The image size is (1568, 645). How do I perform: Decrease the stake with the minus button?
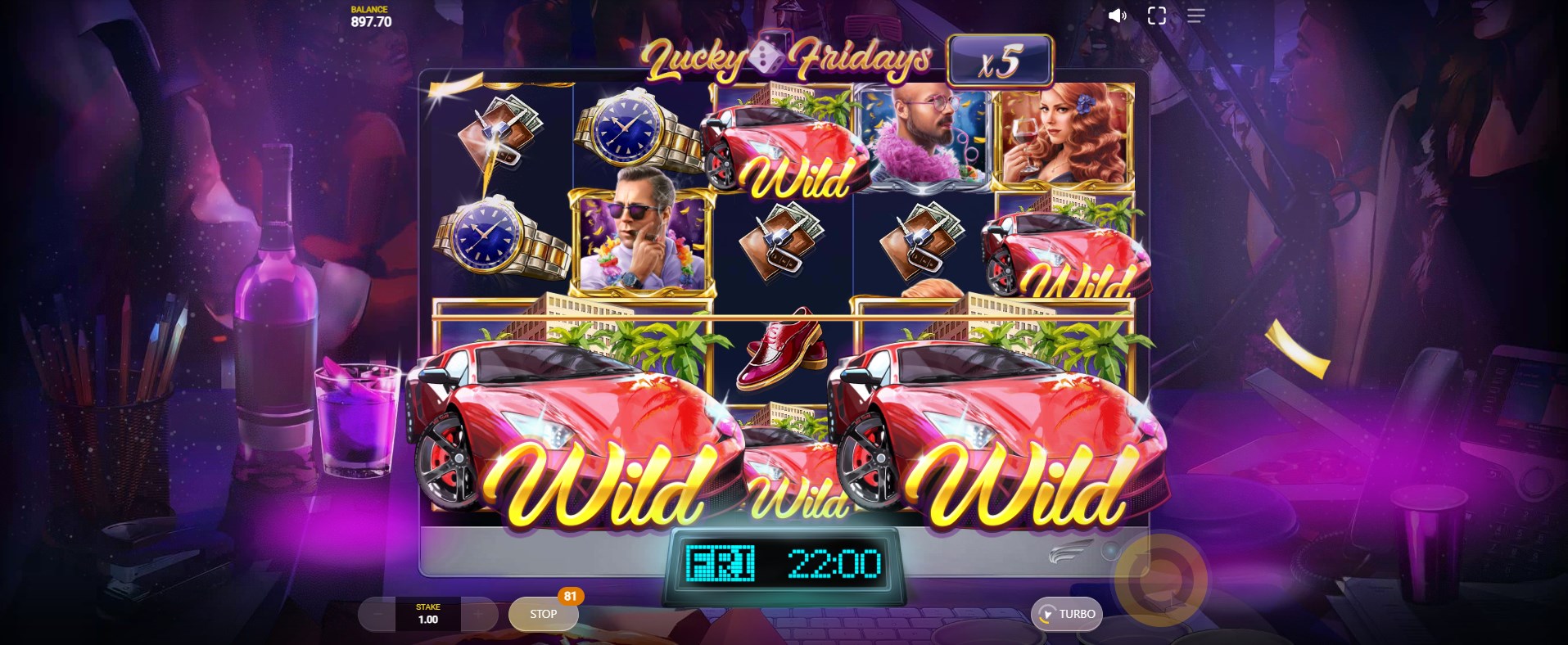coord(377,614)
